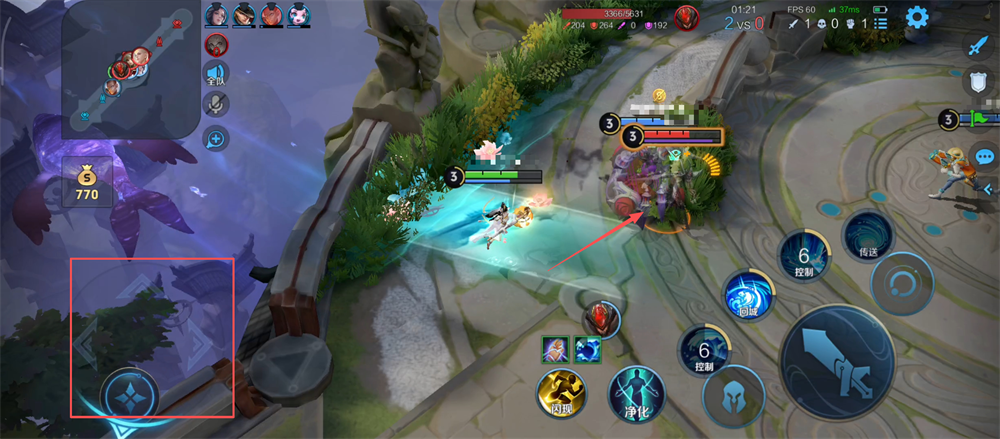
Task: Expand the right-side arrow panel
Action: (989, 187)
